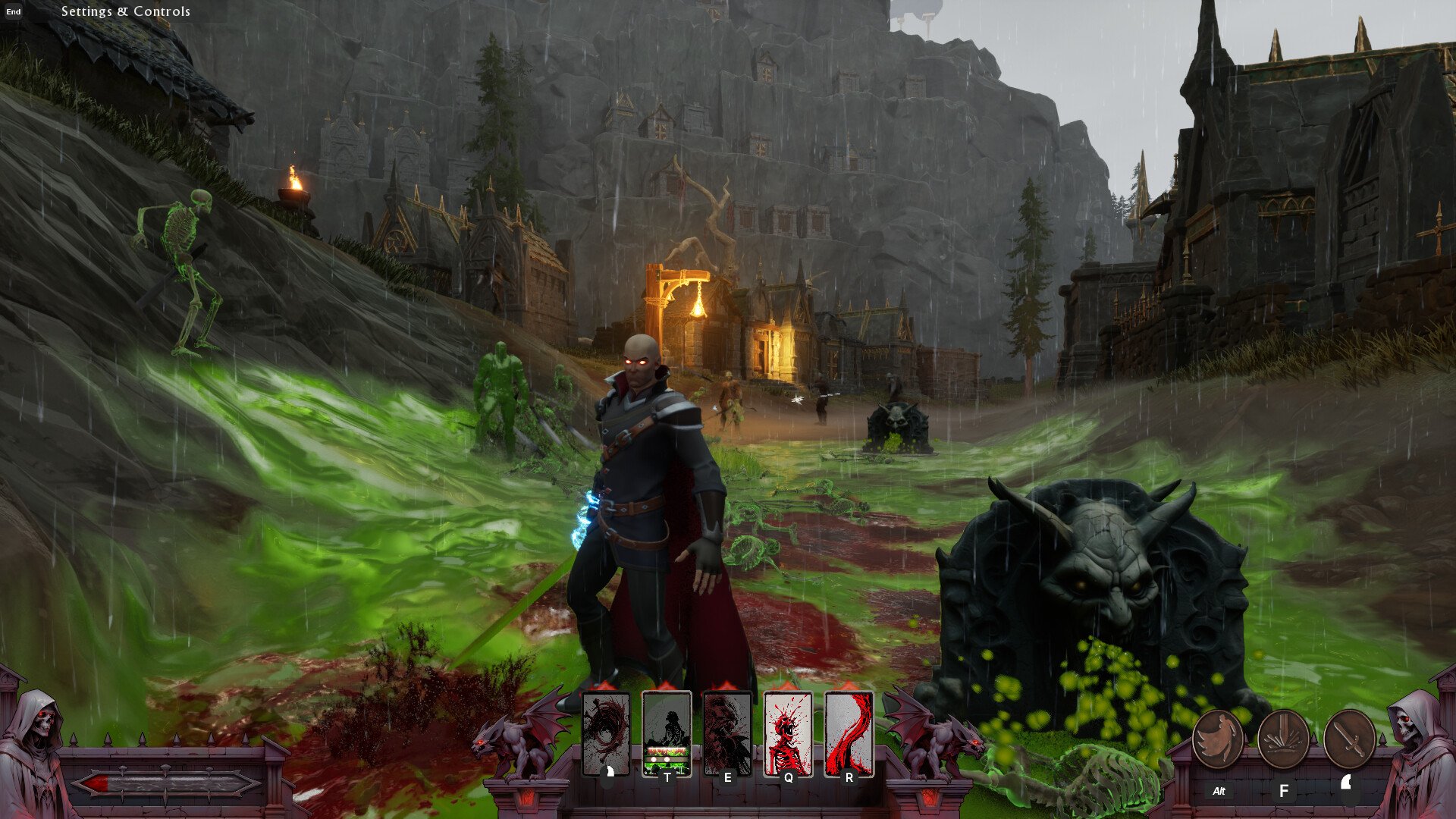This screenshot has height=819, width=1456.
Task: Select the dark blood swirl card
Action: click(x=605, y=733)
